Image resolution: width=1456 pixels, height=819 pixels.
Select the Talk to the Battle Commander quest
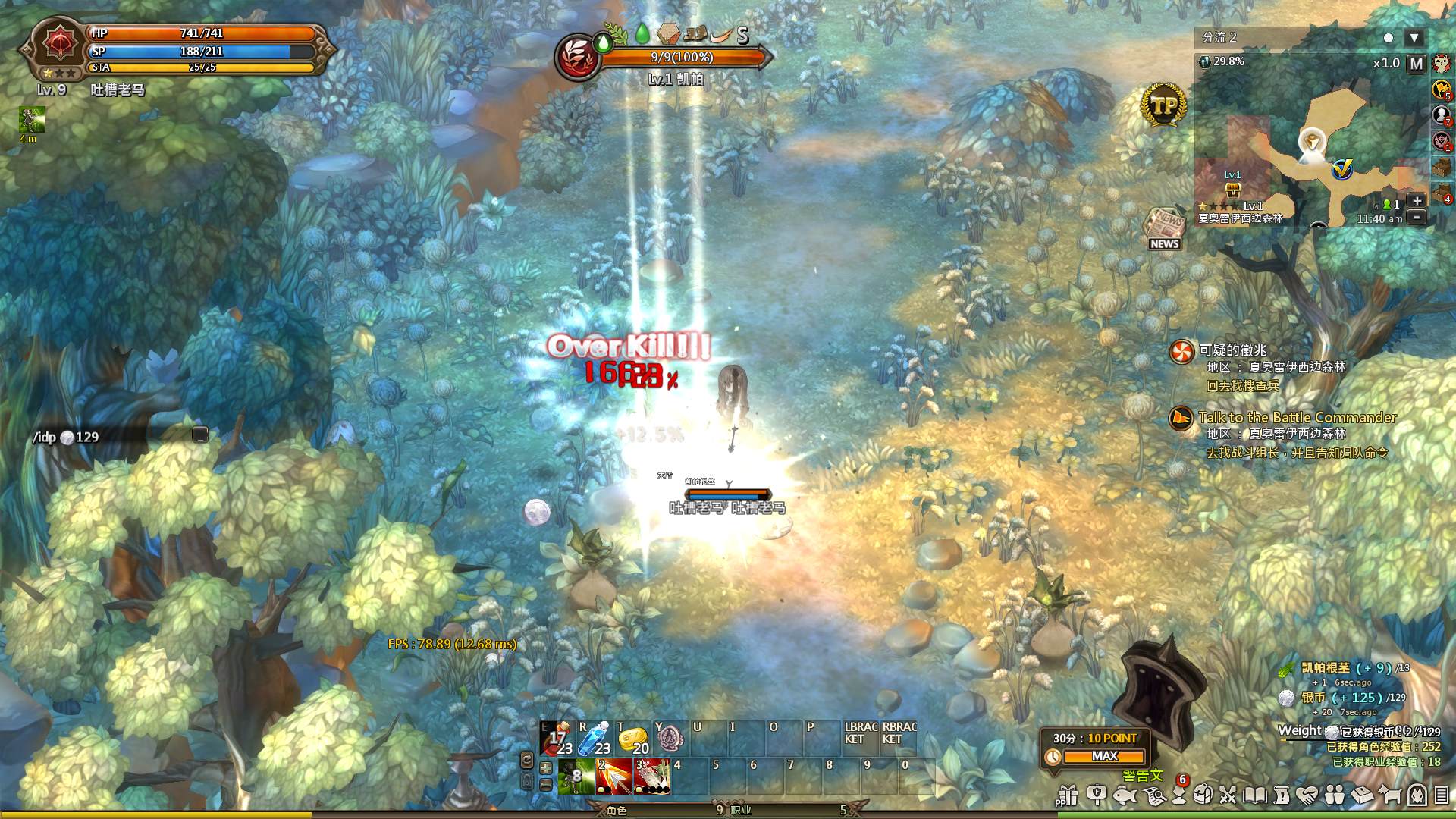click(x=1297, y=418)
